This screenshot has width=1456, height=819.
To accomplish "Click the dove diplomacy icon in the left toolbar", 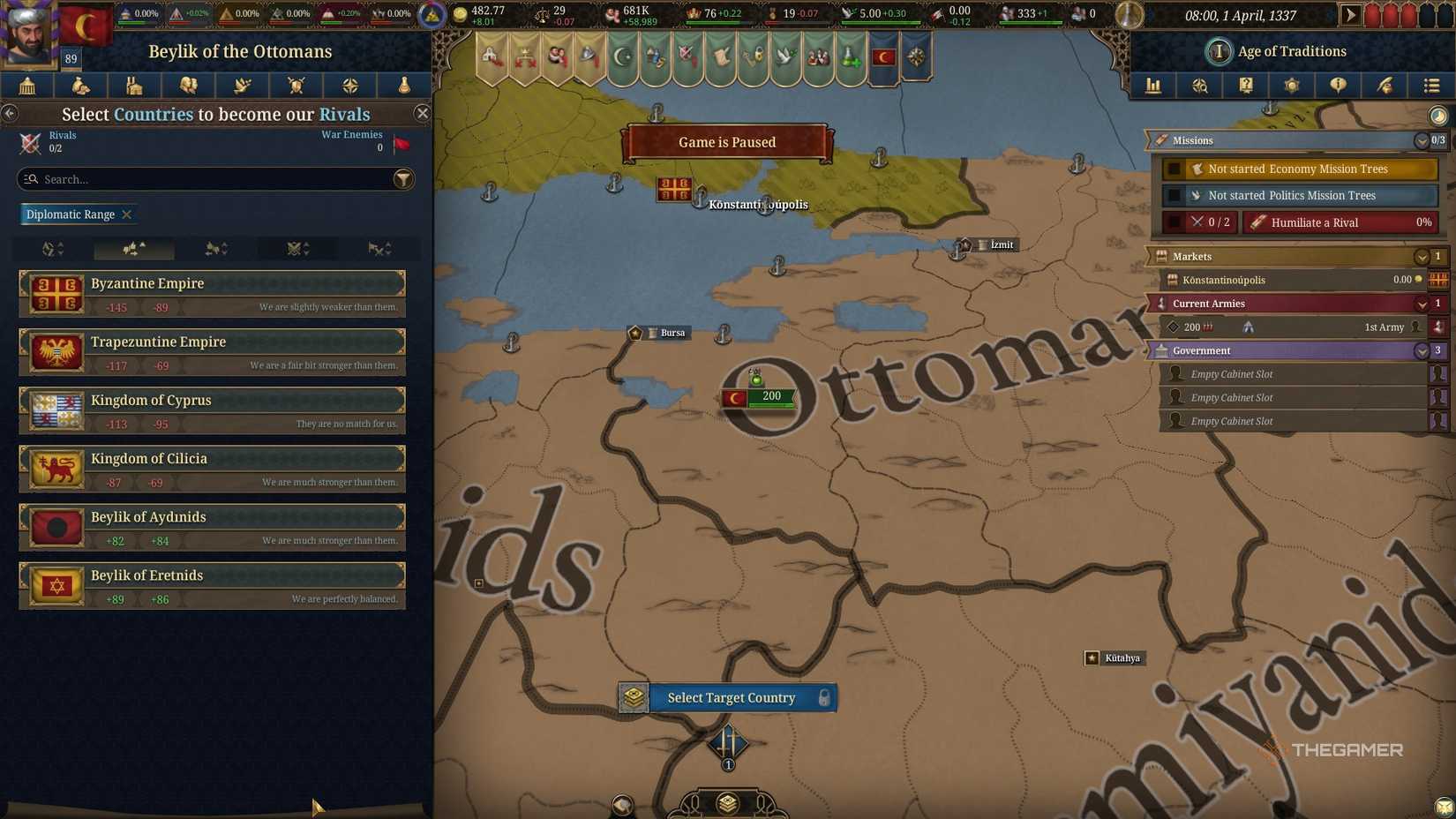I will click(x=242, y=86).
